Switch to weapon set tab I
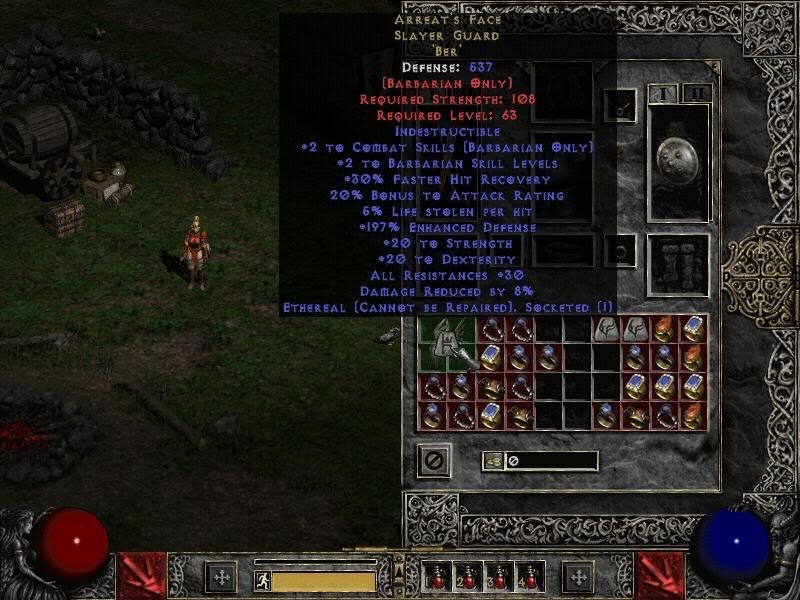The width and height of the screenshot is (800, 600). point(663,94)
